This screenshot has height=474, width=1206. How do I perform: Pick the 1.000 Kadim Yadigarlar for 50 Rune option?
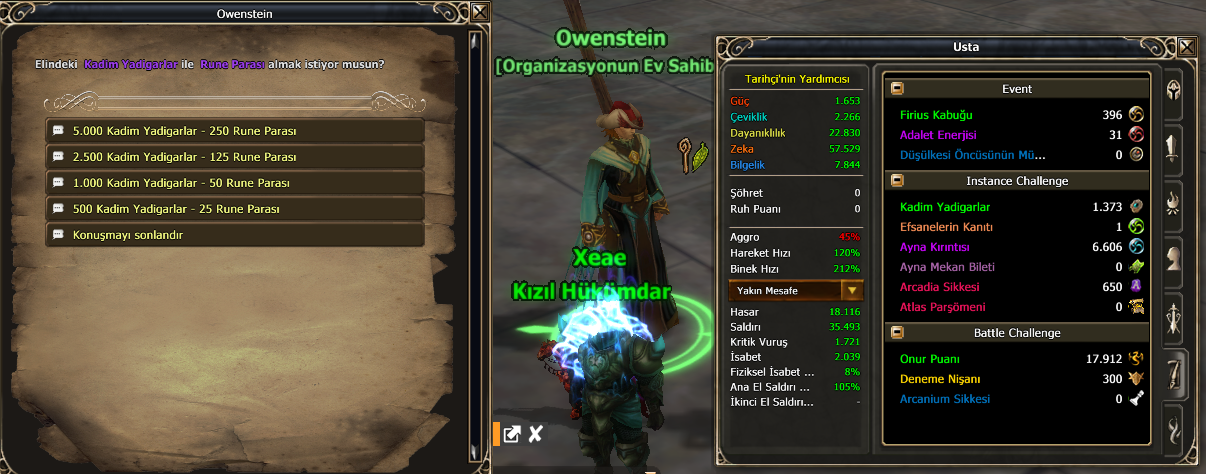pos(236,183)
